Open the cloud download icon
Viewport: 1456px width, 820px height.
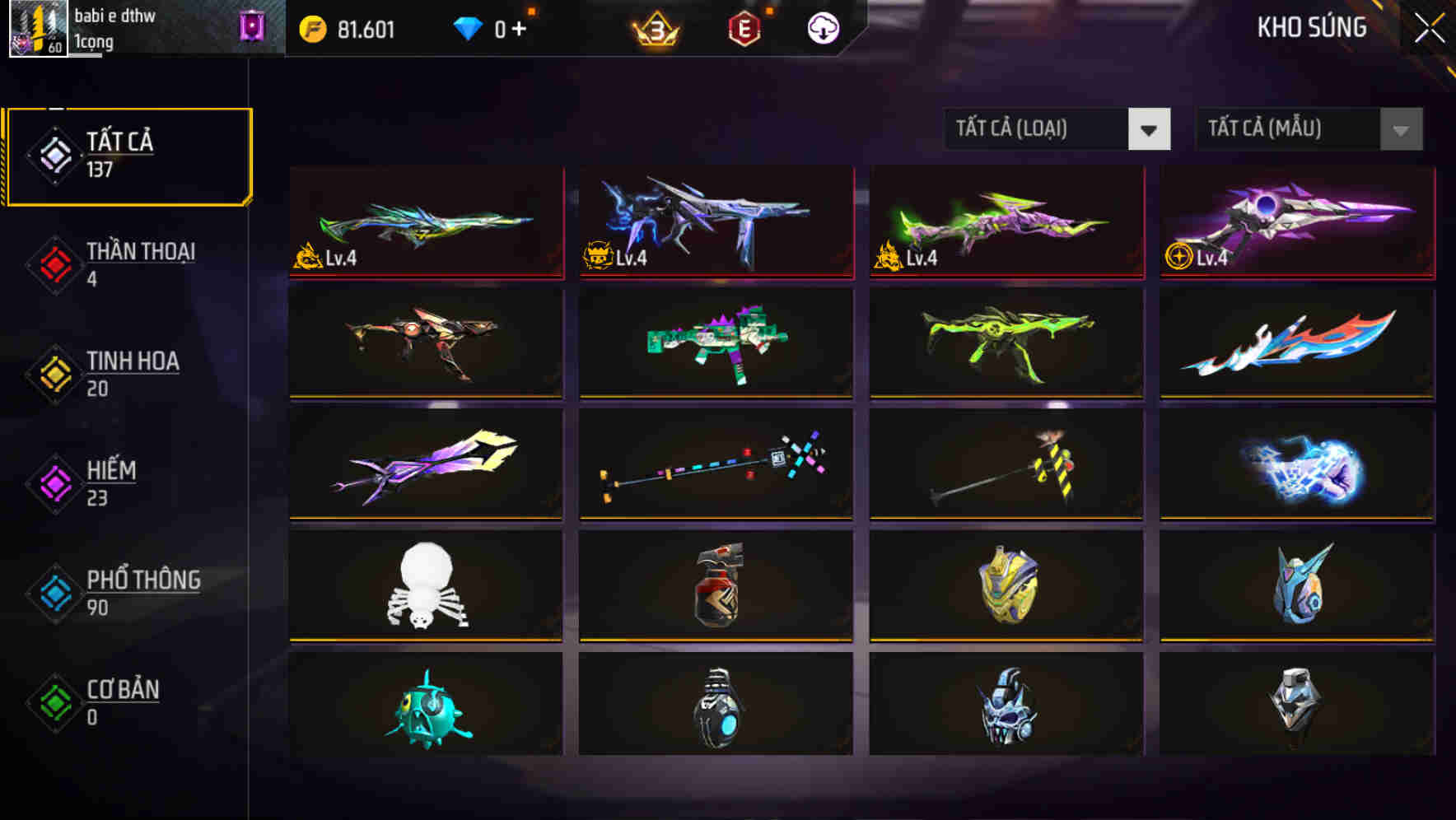823,27
